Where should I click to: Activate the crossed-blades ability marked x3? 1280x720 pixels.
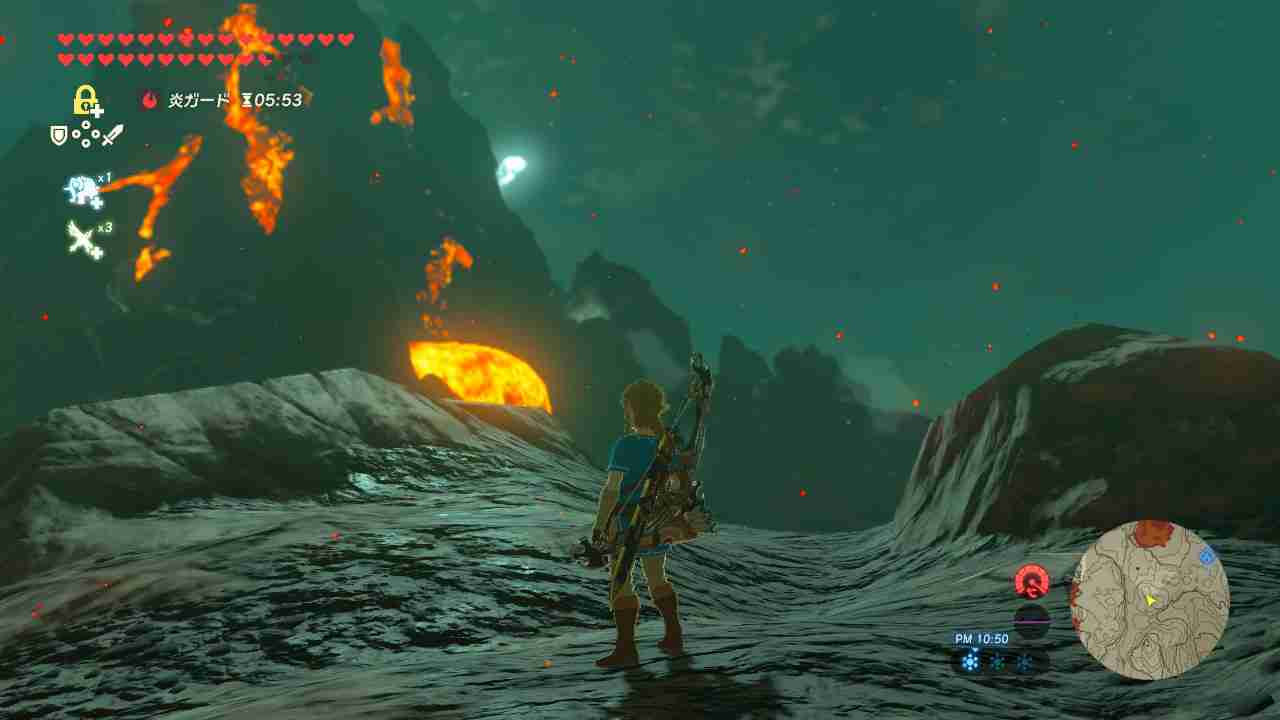click(84, 240)
